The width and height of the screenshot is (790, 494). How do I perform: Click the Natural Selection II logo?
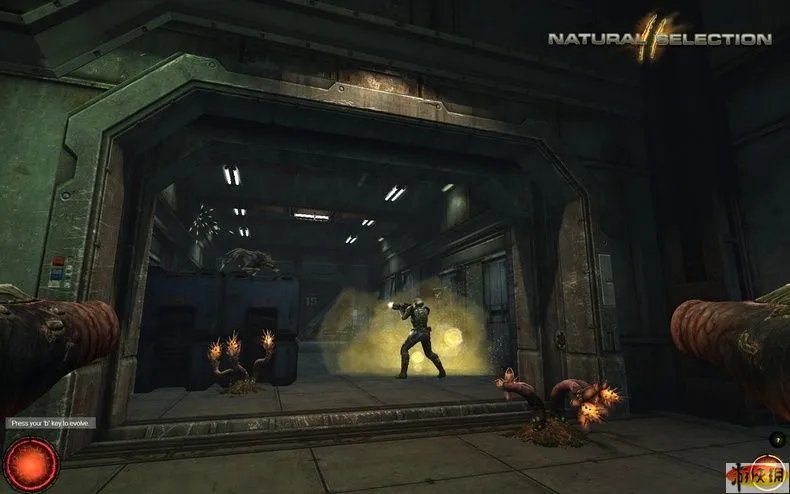(x=659, y=38)
